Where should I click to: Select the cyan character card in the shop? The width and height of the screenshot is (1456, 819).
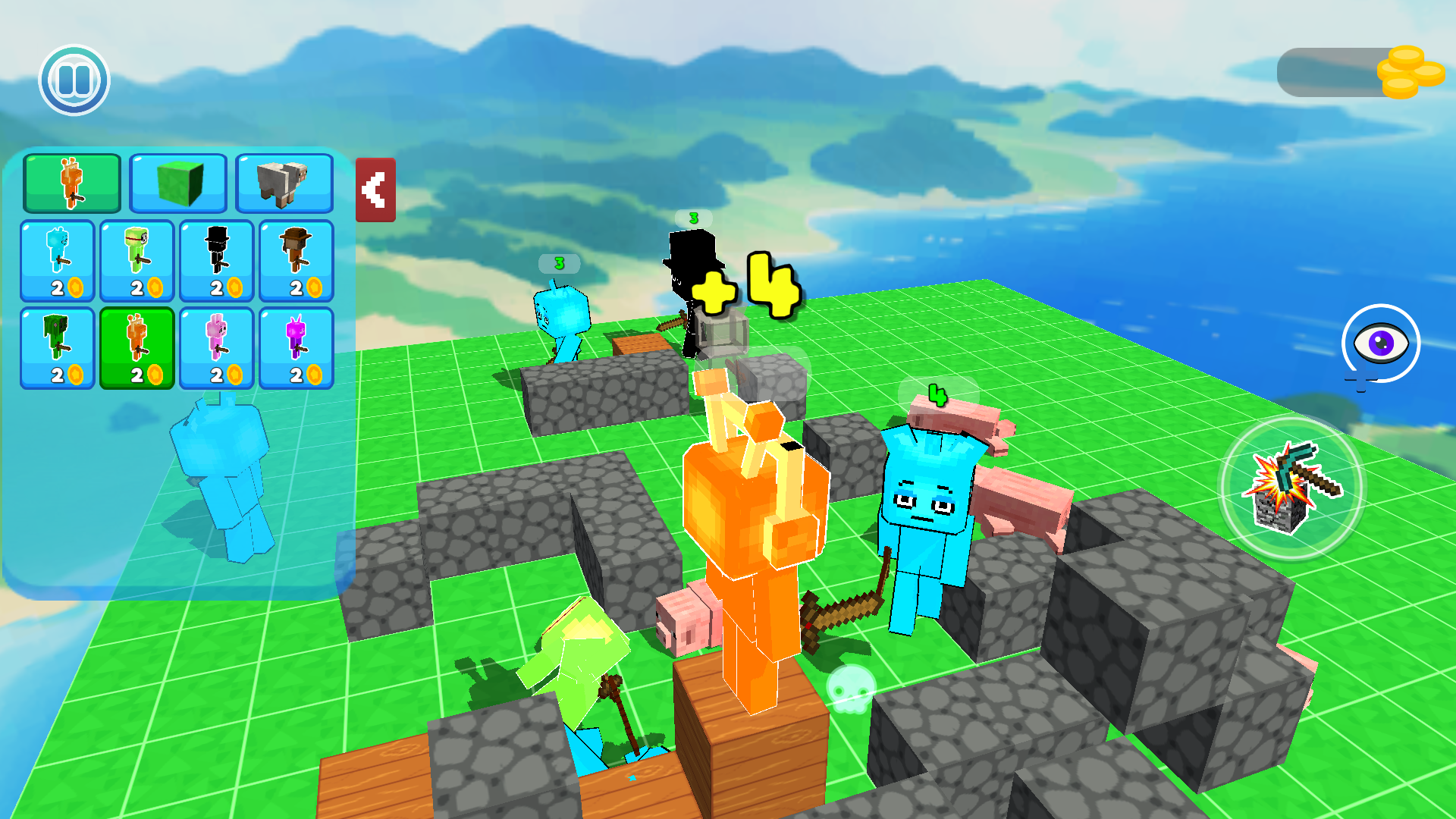coord(57,260)
